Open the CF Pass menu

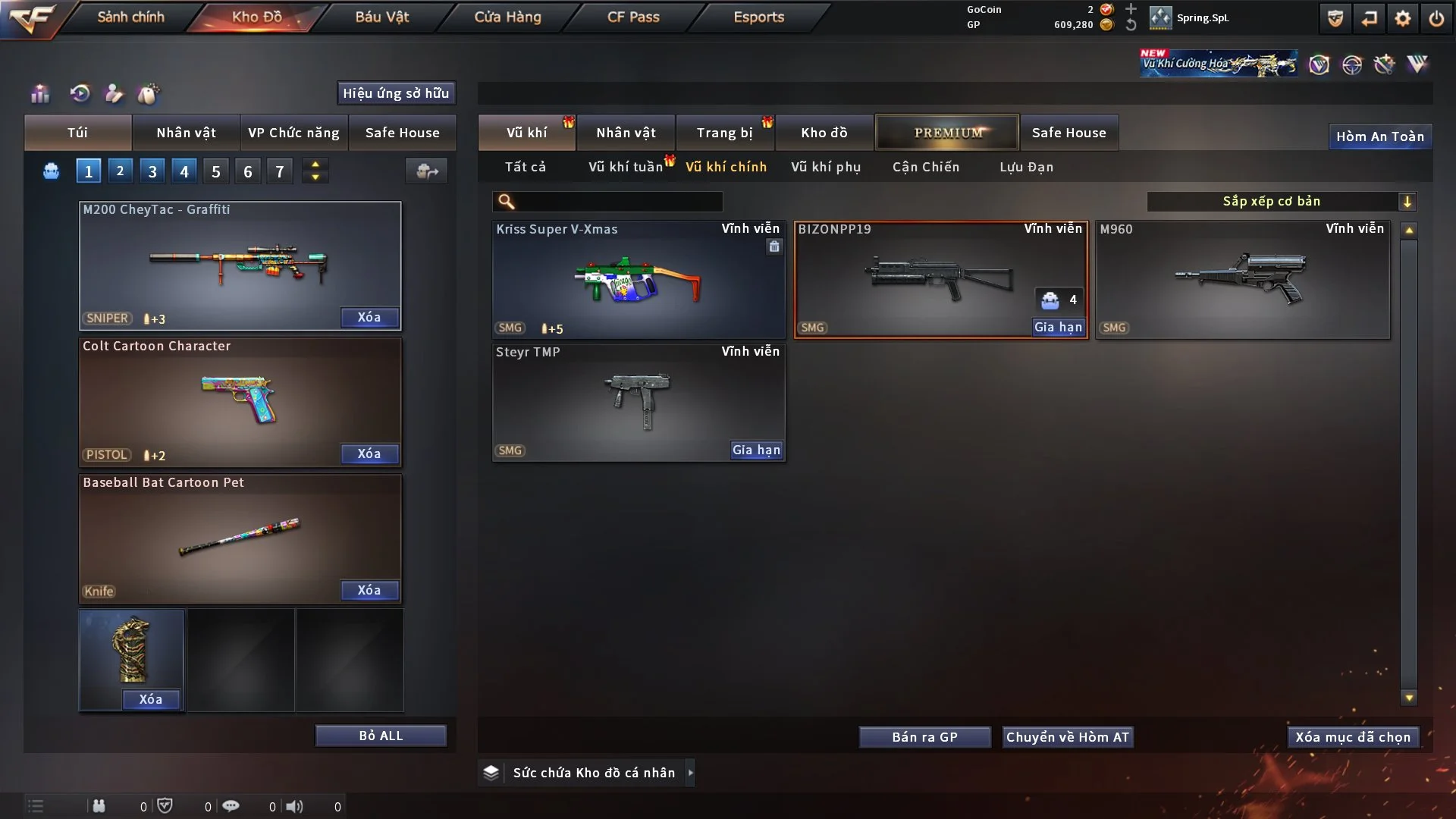tap(633, 17)
